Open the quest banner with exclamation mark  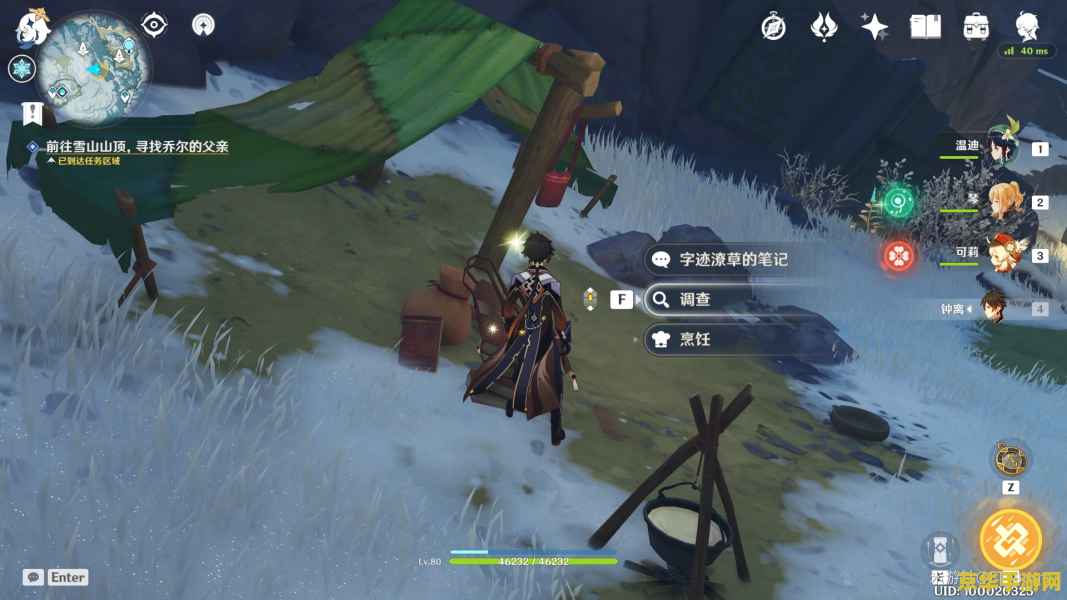[x=32, y=113]
